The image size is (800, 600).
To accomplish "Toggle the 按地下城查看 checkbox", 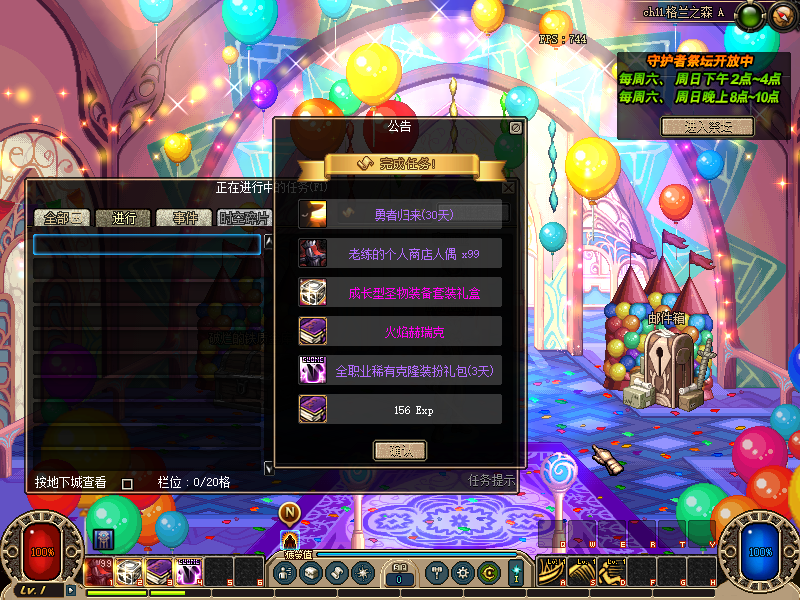I will coord(127,483).
